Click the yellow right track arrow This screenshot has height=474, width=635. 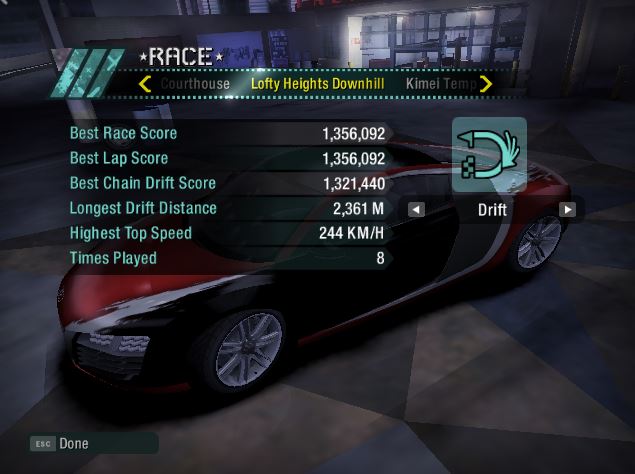pyautogui.click(x=486, y=84)
